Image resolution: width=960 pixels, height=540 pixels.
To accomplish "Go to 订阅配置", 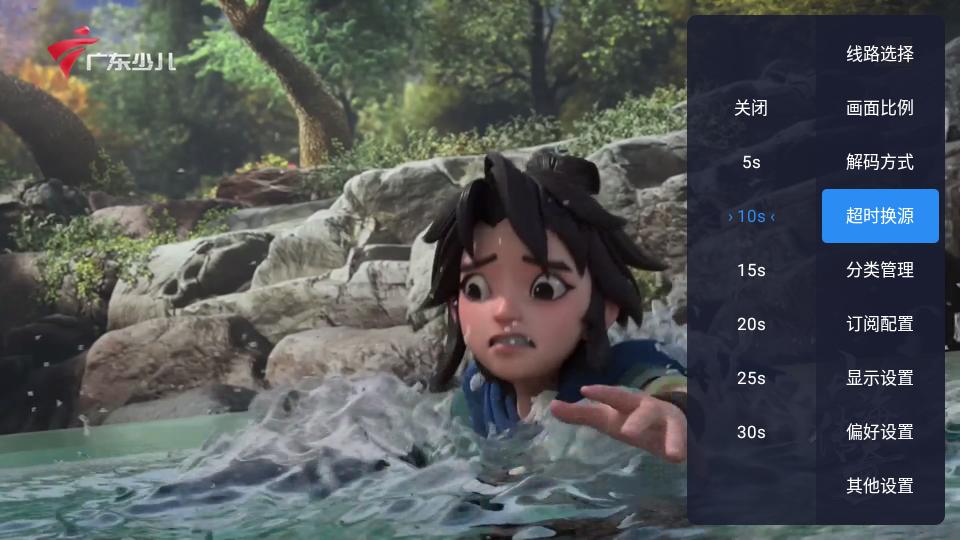I will pyautogui.click(x=880, y=324).
